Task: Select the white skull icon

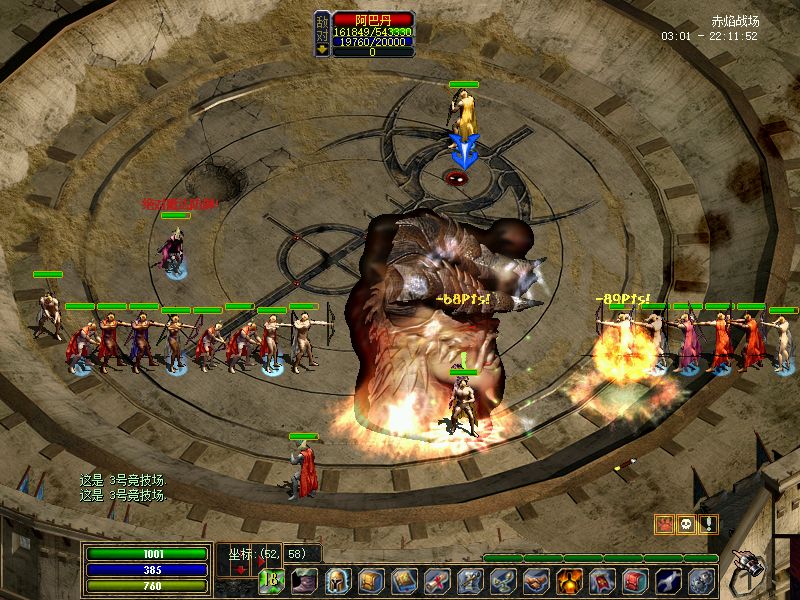Action: tap(686, 523)
